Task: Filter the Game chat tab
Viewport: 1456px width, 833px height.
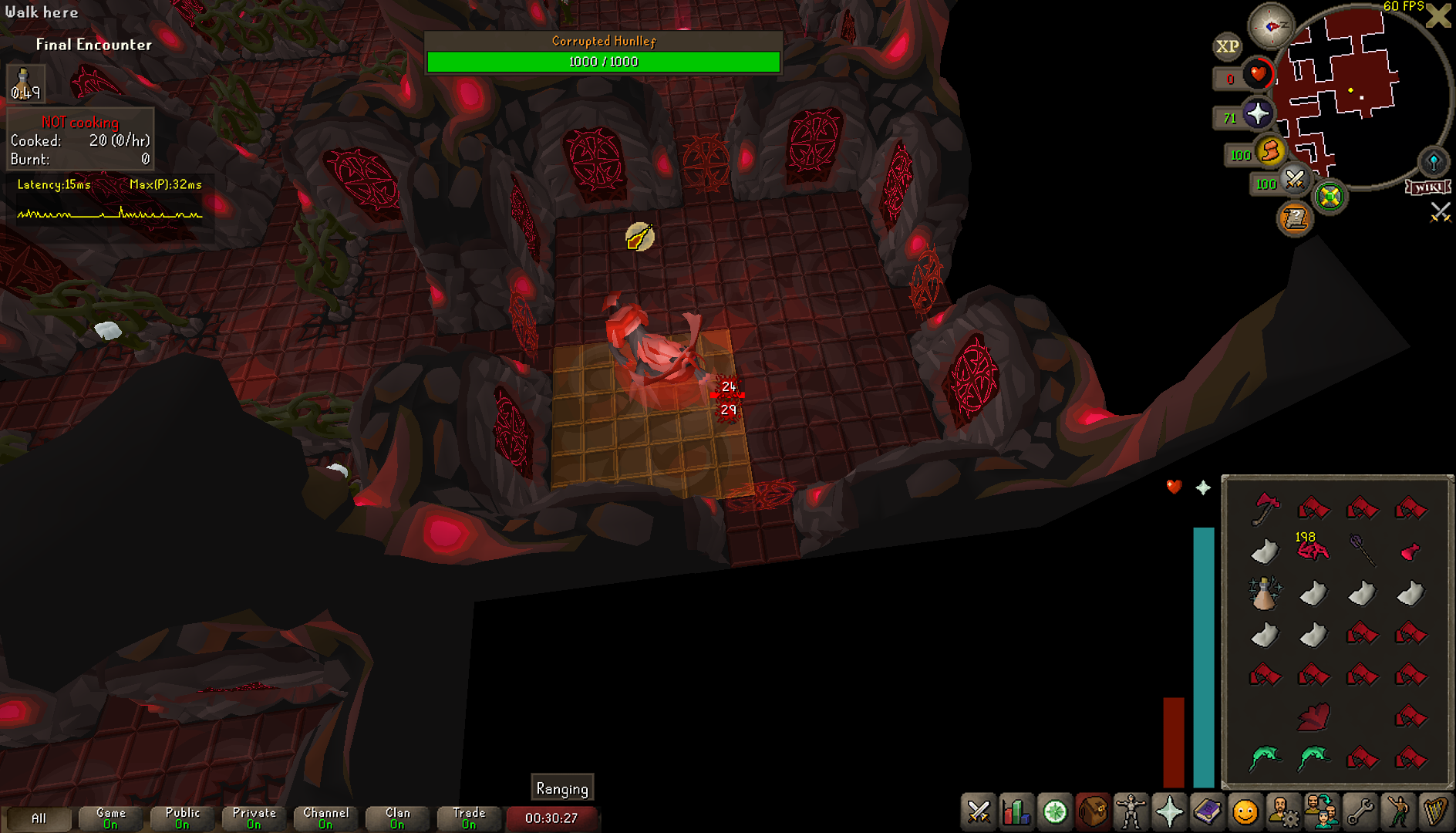Action: pyautogui.click(x=111, y=818)
